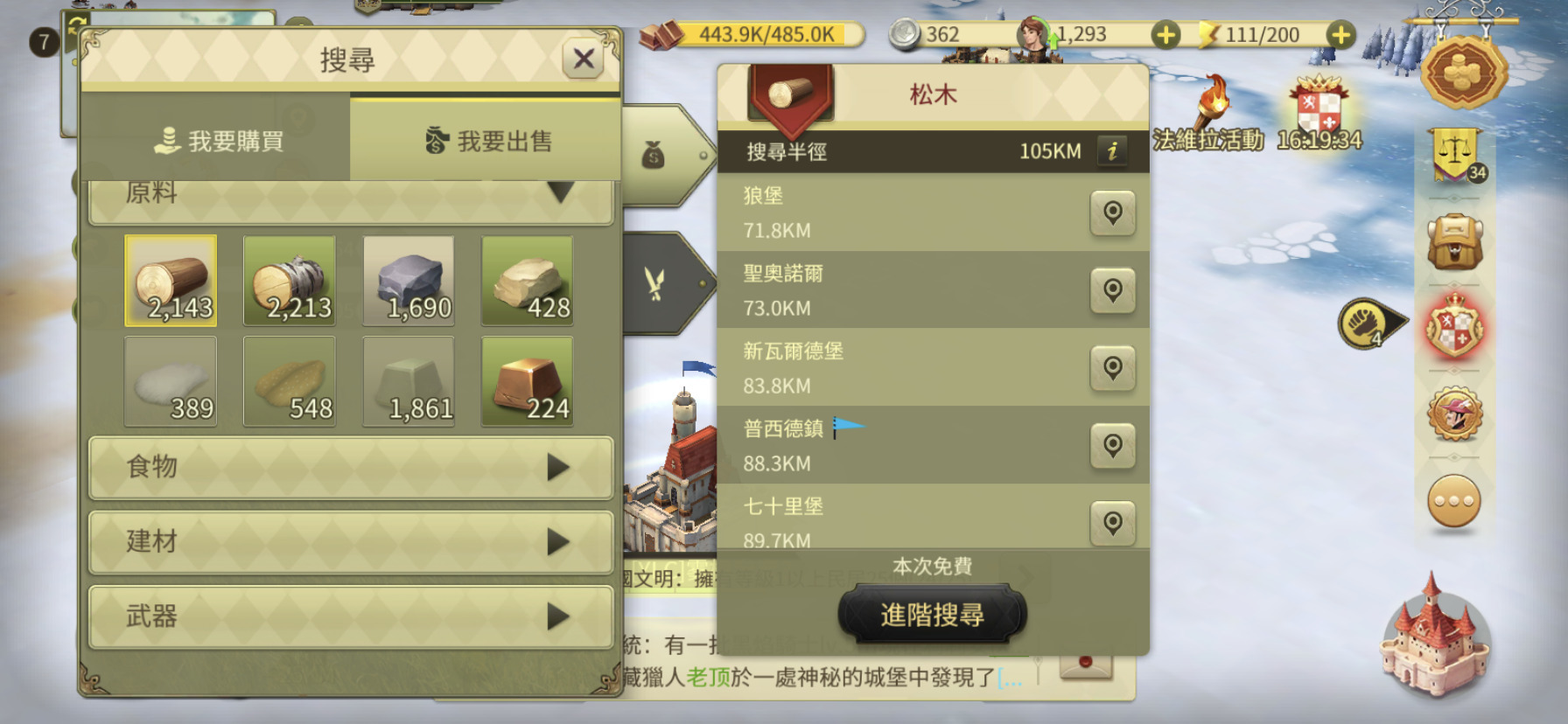Tap the info icon next to 105KM radius
The height and width of the screenshot is (724, 1568).
pyautogui.click(x=1113, y=150)
